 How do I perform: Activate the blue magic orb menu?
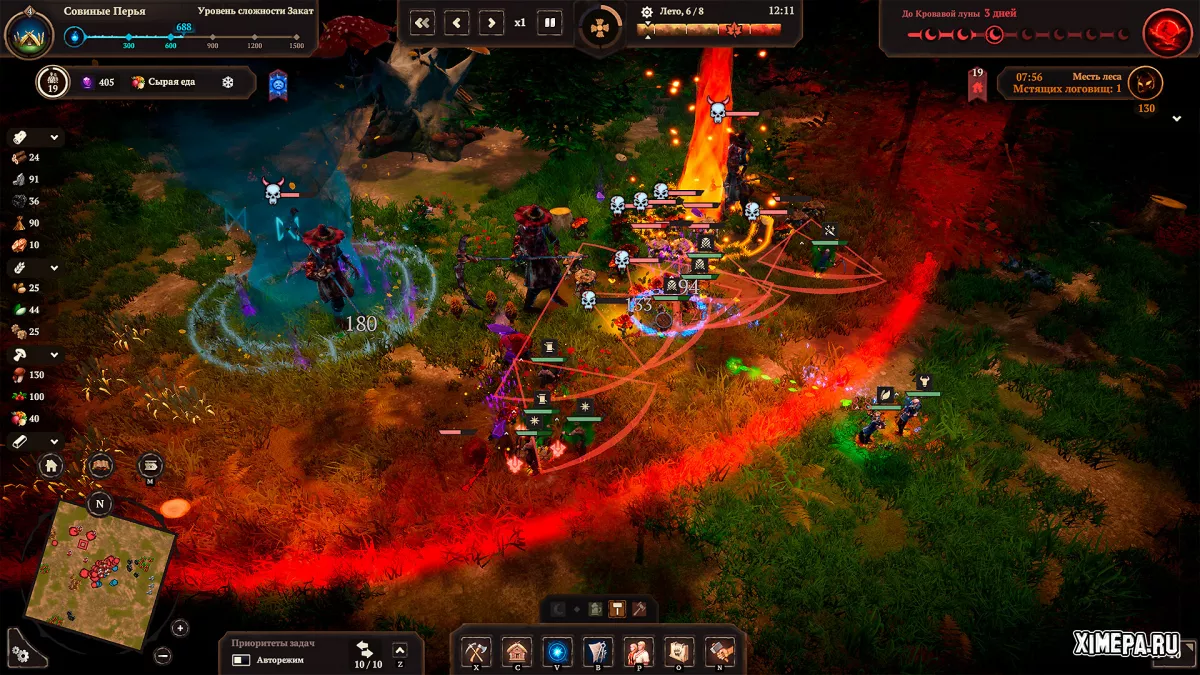click(557, 651)
